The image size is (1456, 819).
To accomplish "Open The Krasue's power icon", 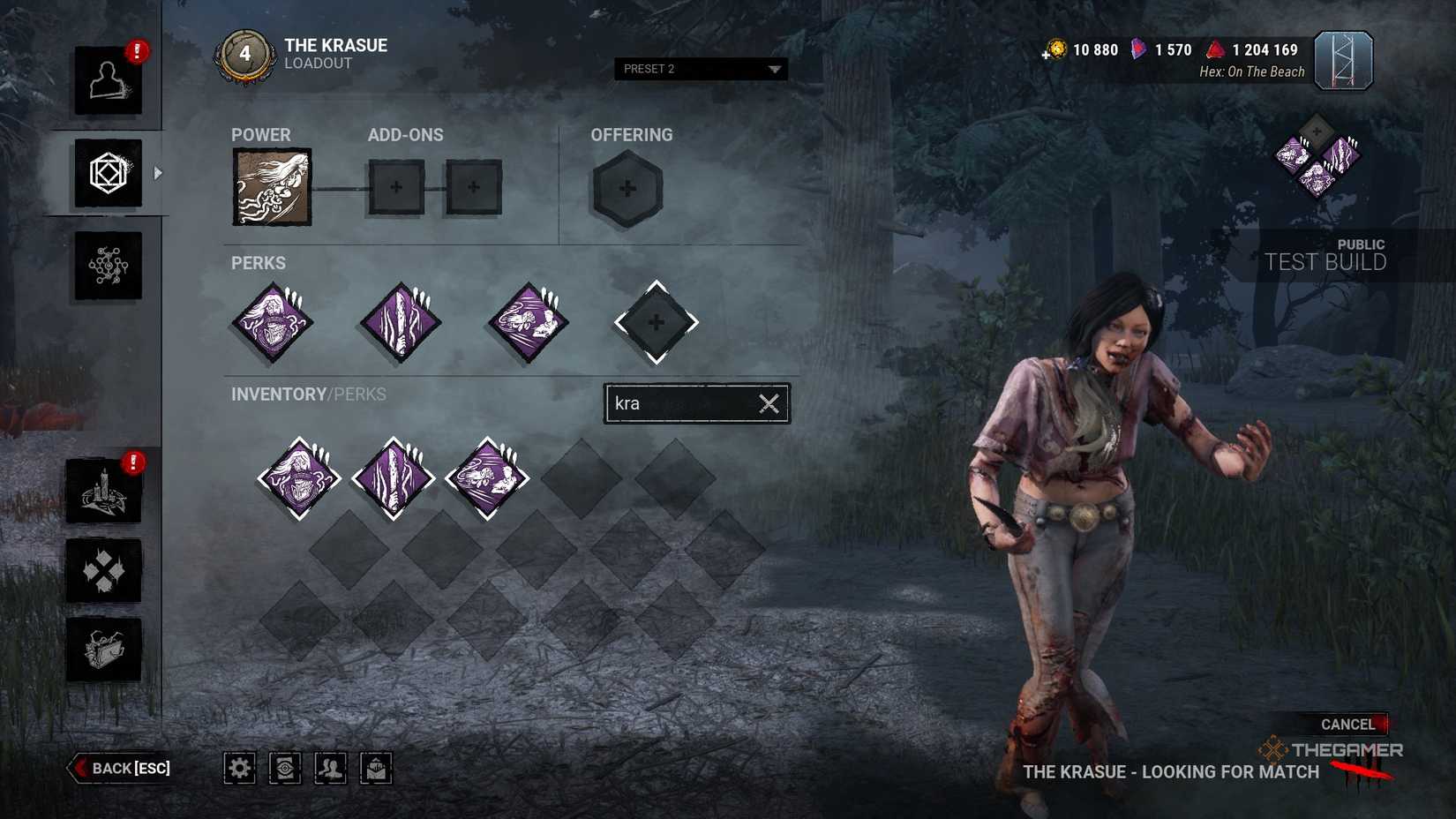I will click(271, 187).
